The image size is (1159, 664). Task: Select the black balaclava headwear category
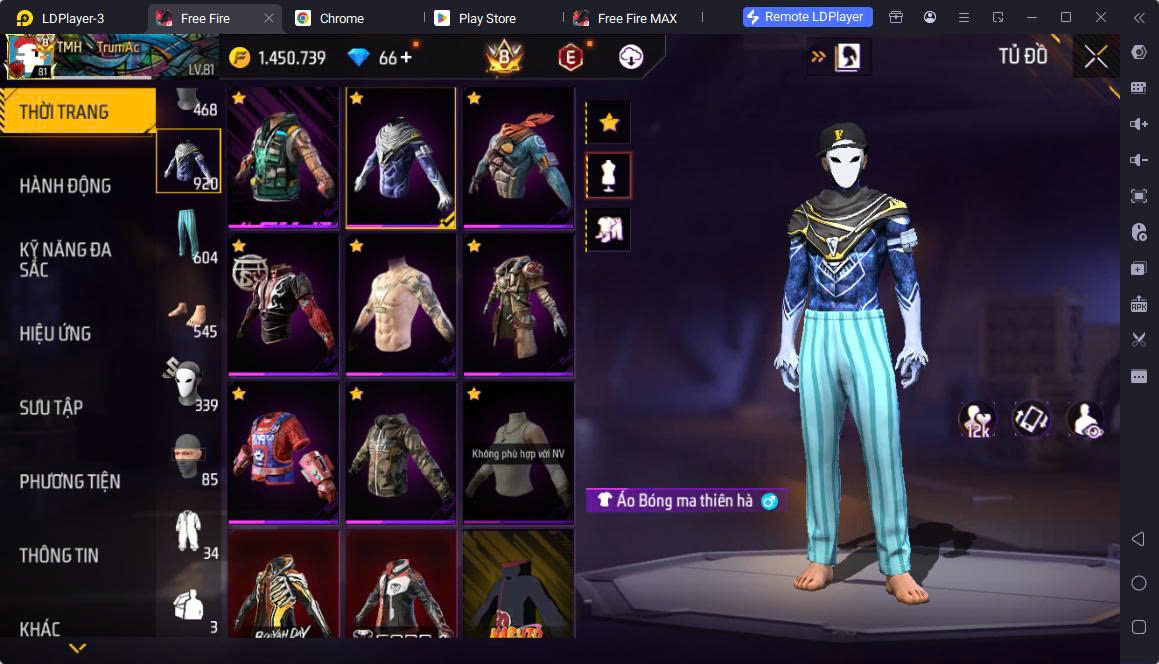(x=187, y=457)
